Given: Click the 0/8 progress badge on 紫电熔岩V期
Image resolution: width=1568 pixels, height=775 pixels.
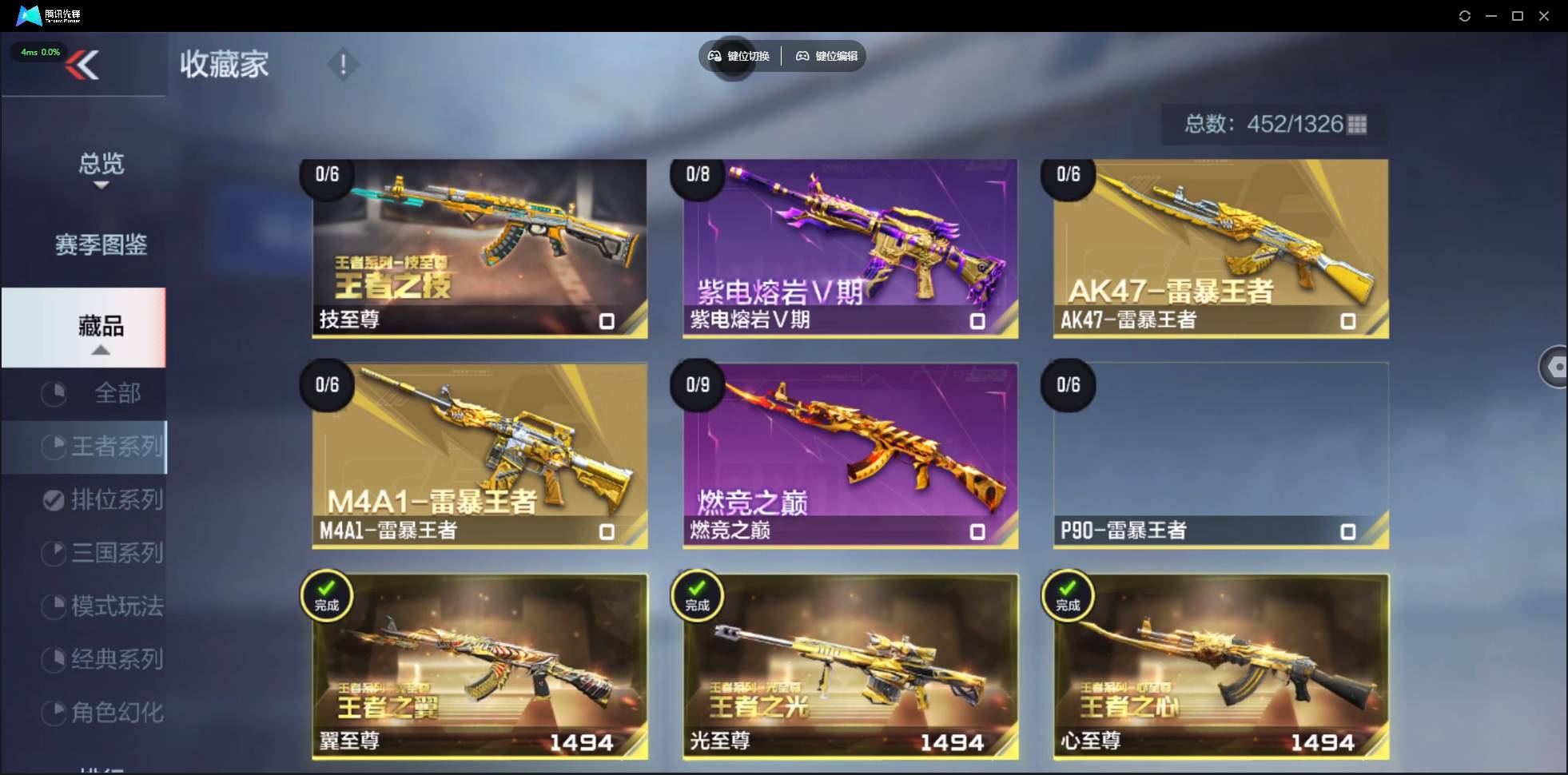Looking at the screenshot, I should point(698,177).
